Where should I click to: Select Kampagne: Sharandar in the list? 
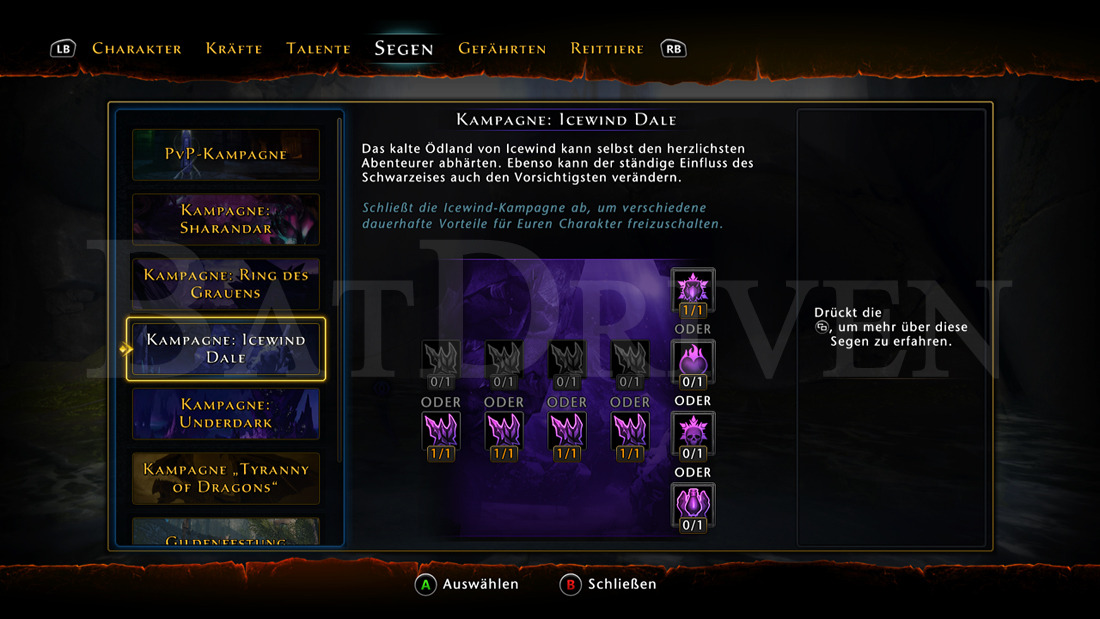click(226, 219)
